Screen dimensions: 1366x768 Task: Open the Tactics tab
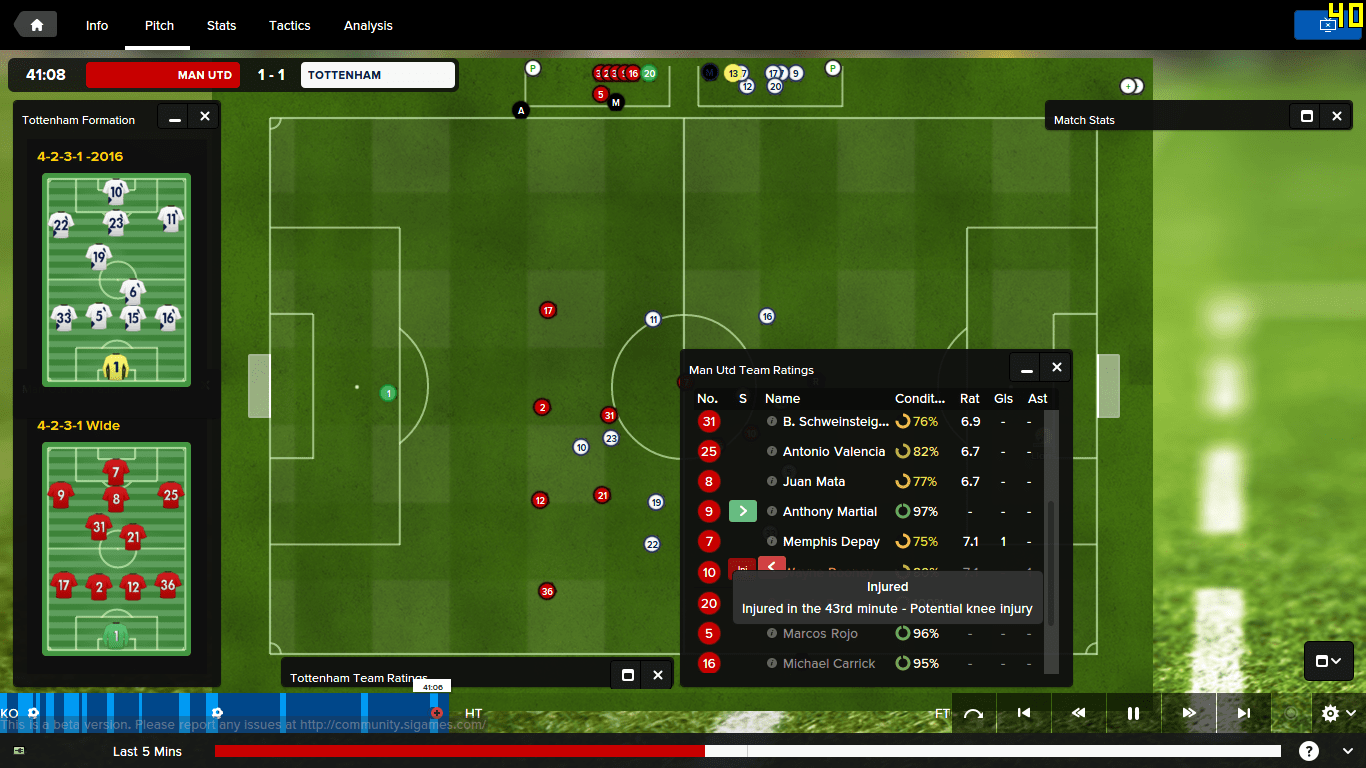point(289,25)
